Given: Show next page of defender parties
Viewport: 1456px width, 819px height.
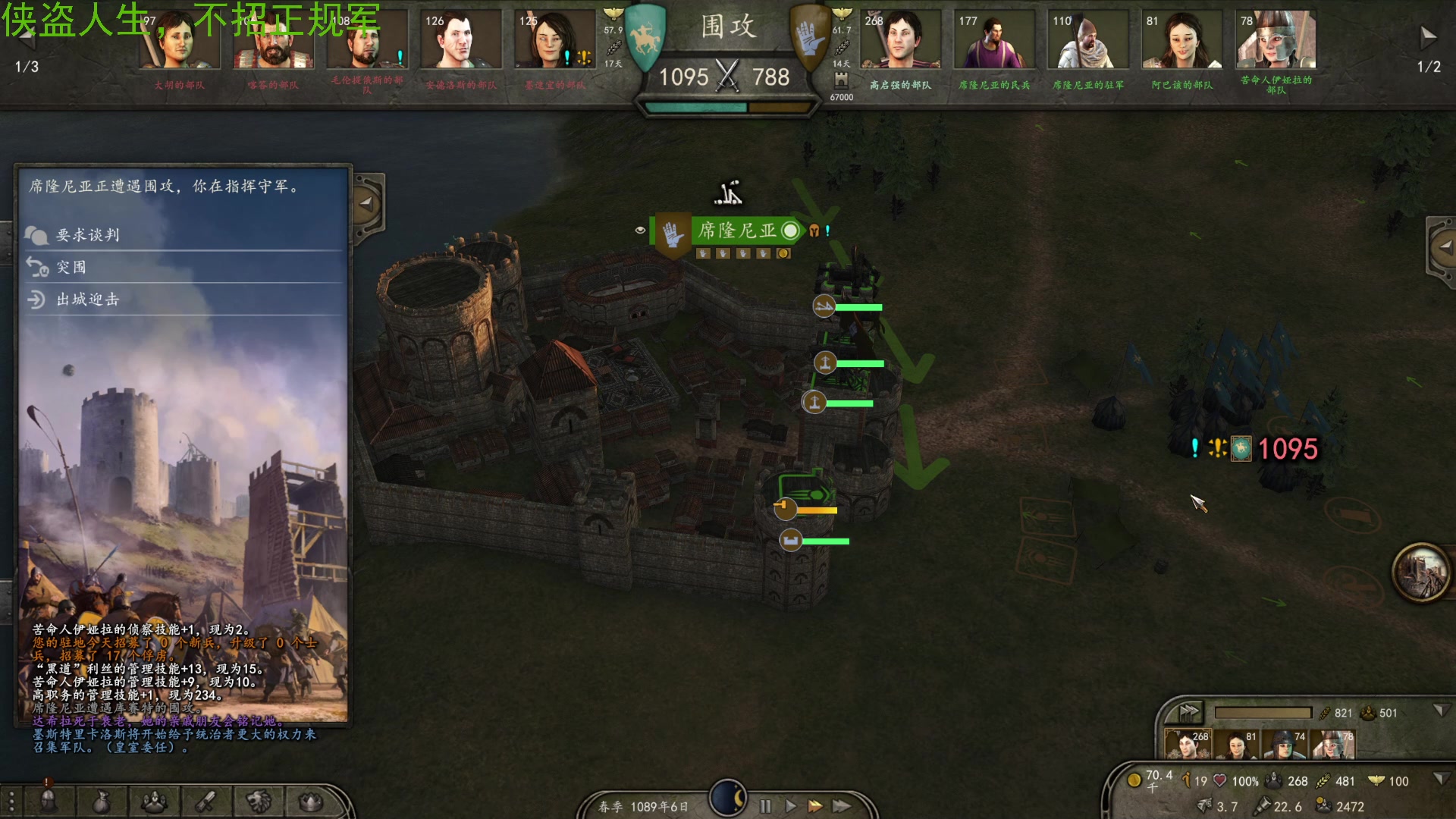Looking at the screenshot, I should point(1428,36).
